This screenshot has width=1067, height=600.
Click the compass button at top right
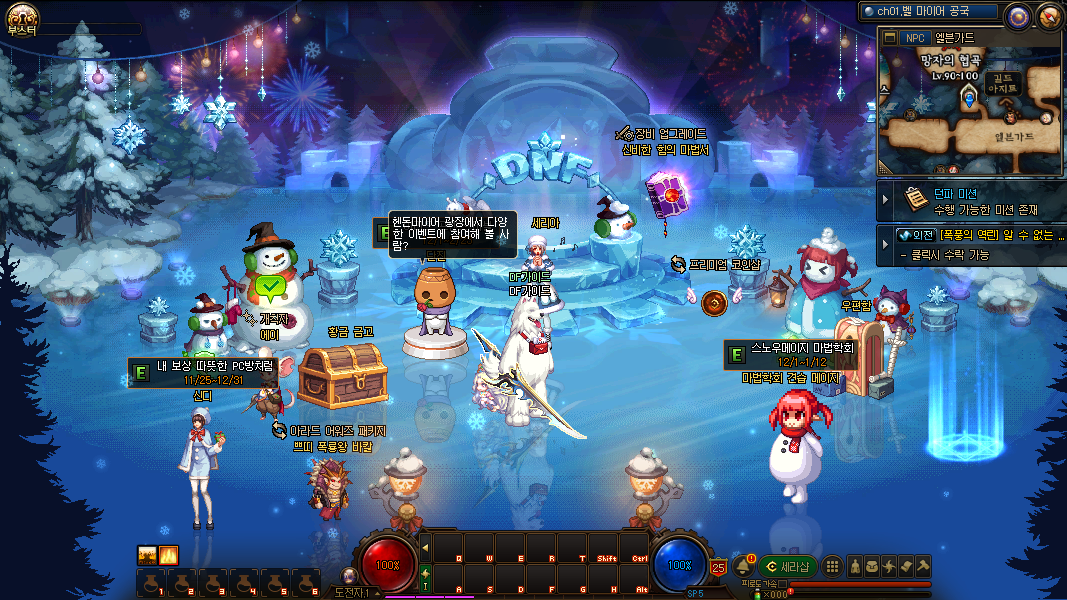coord(1049,15)
